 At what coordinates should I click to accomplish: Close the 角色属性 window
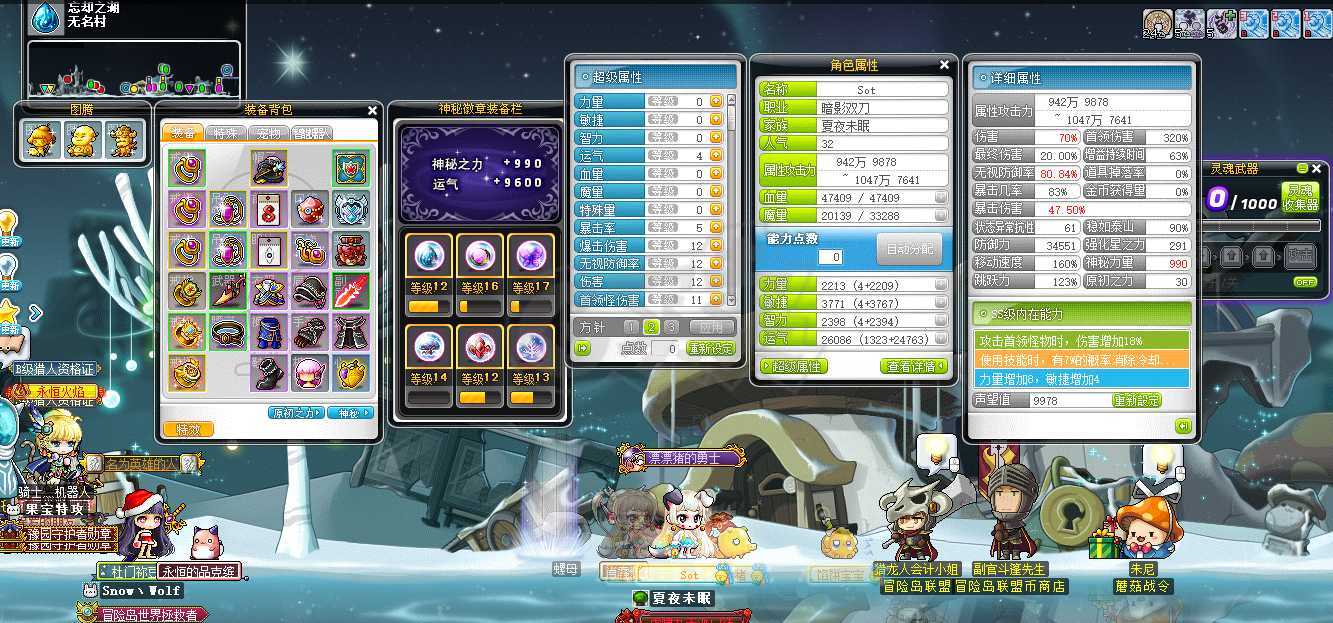pos(944,65)
